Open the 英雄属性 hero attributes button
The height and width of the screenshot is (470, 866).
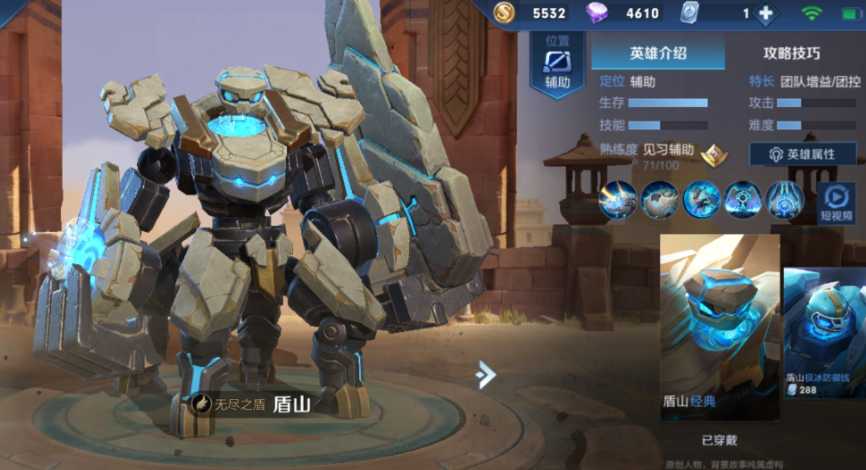tap(803, 155)
